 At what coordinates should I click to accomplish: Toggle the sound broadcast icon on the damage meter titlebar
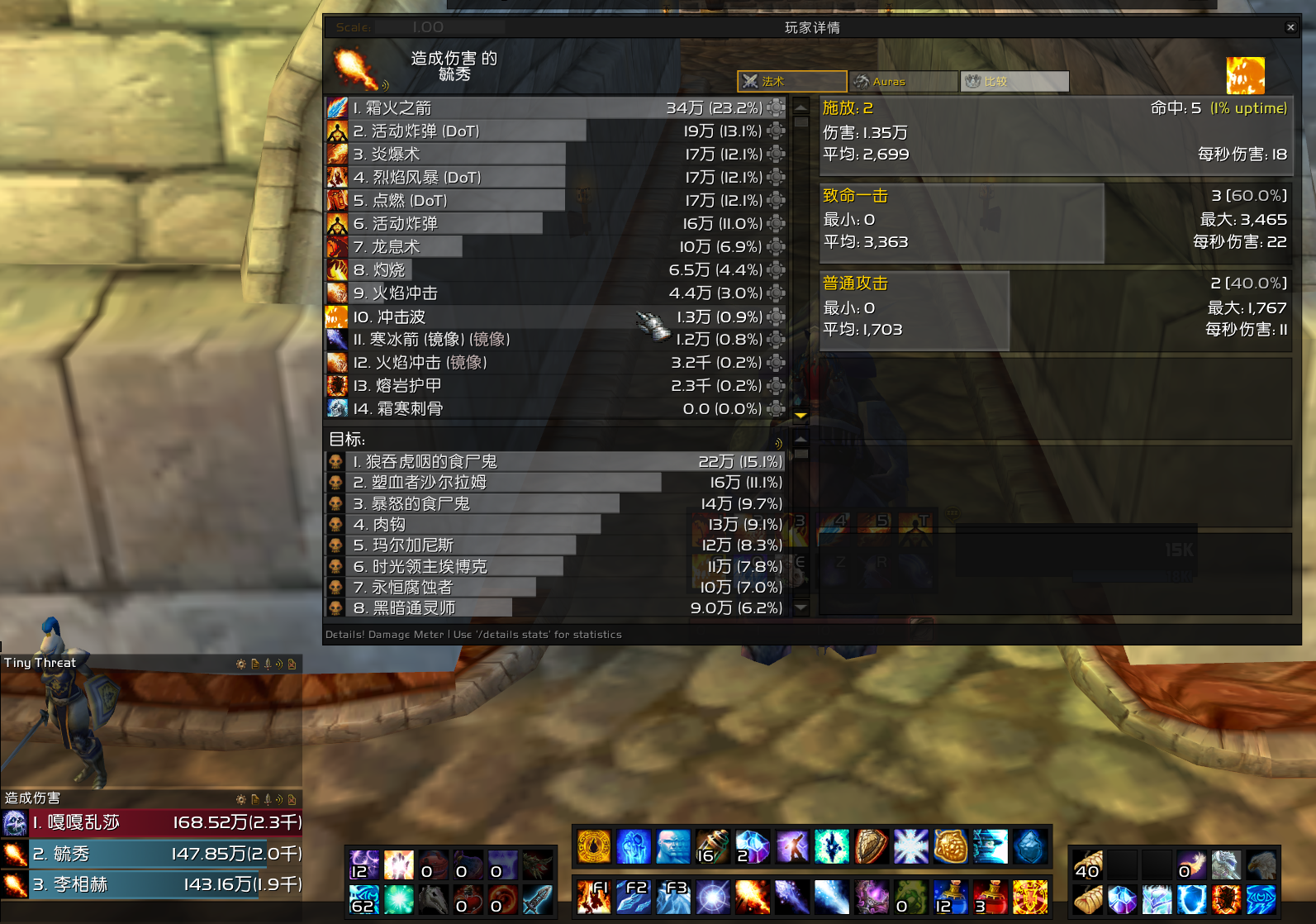tap(279, 800)
